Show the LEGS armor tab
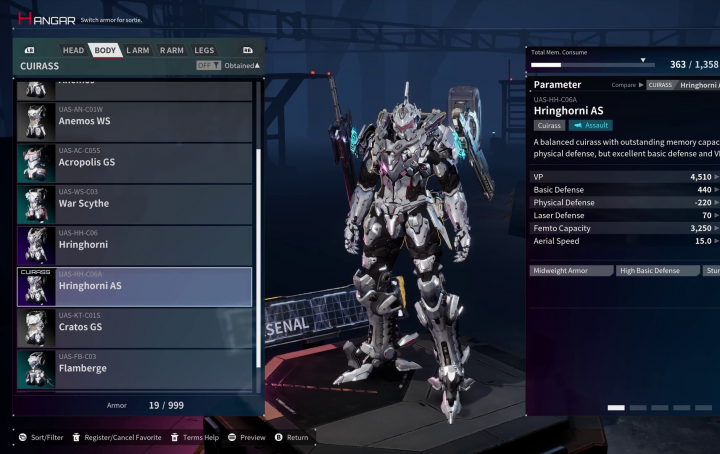720x454 pixels. pyautogui.click(x=204, y=50)
